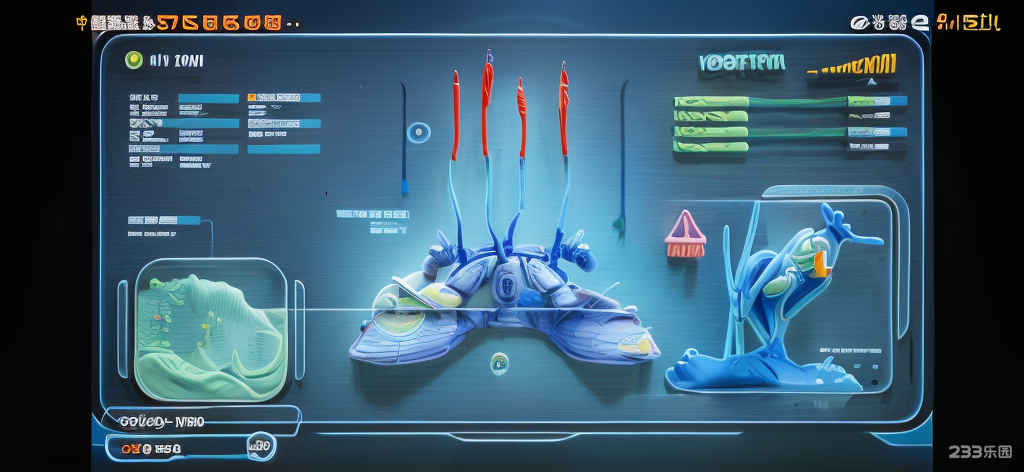Click the green circle icon in the header
Image resolution: width=1024 pixels, height=472 pixels.
[x=133, y=61]
